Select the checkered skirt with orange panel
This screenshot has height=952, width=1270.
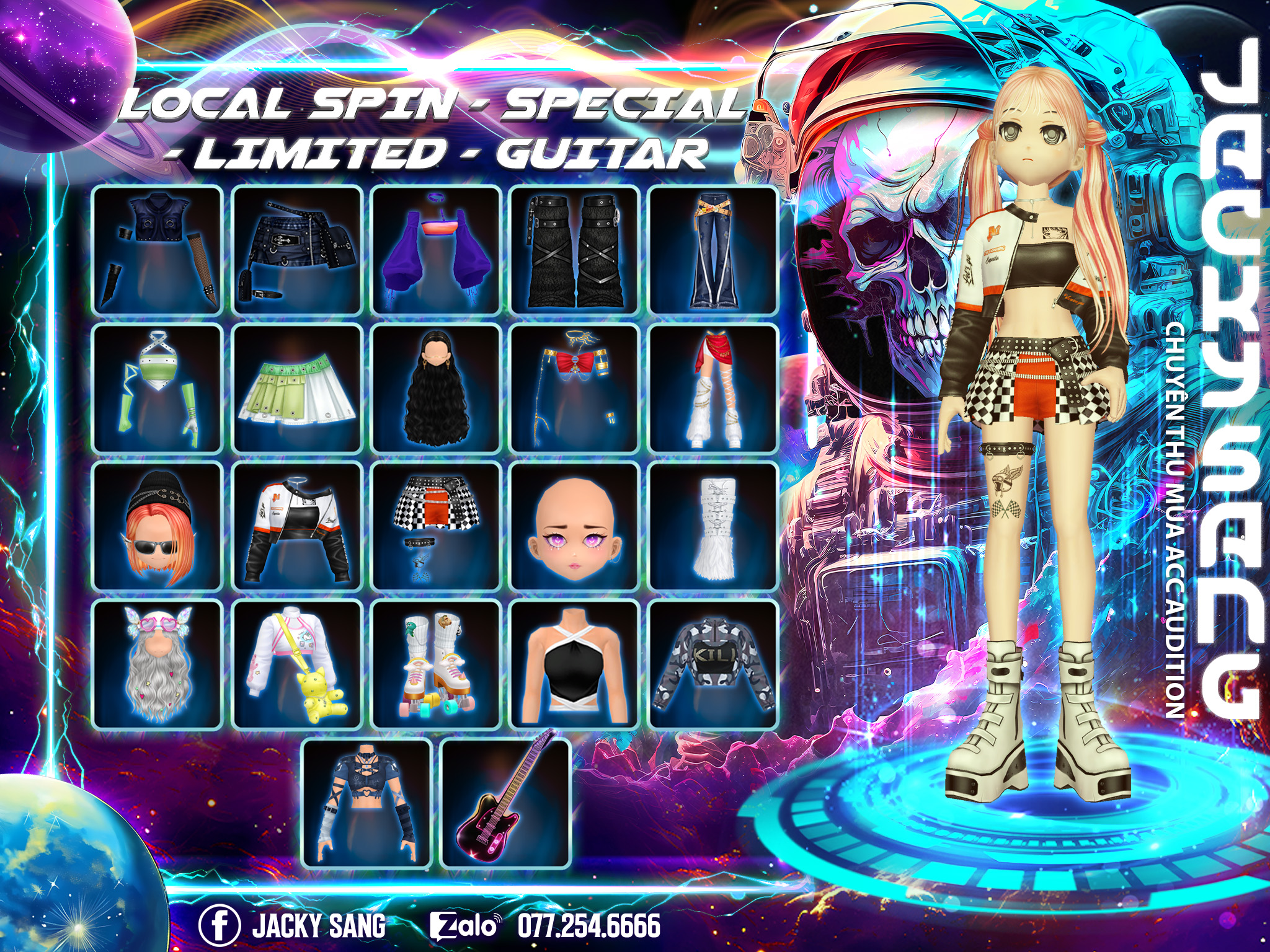point(436,526)
